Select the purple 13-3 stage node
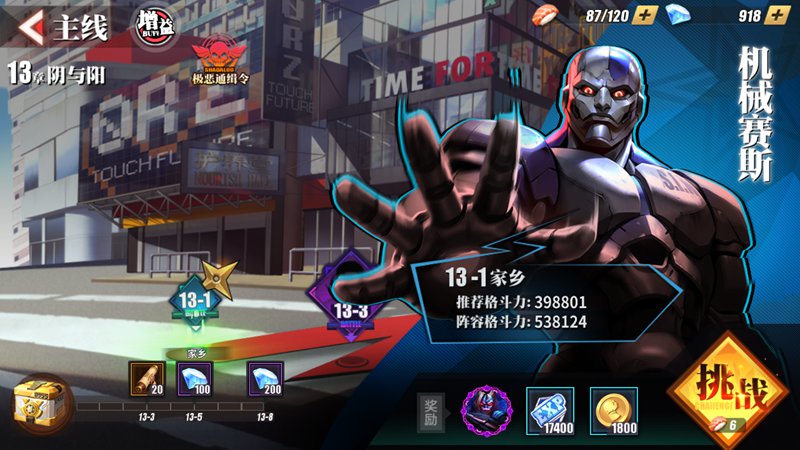 (350, 305)
